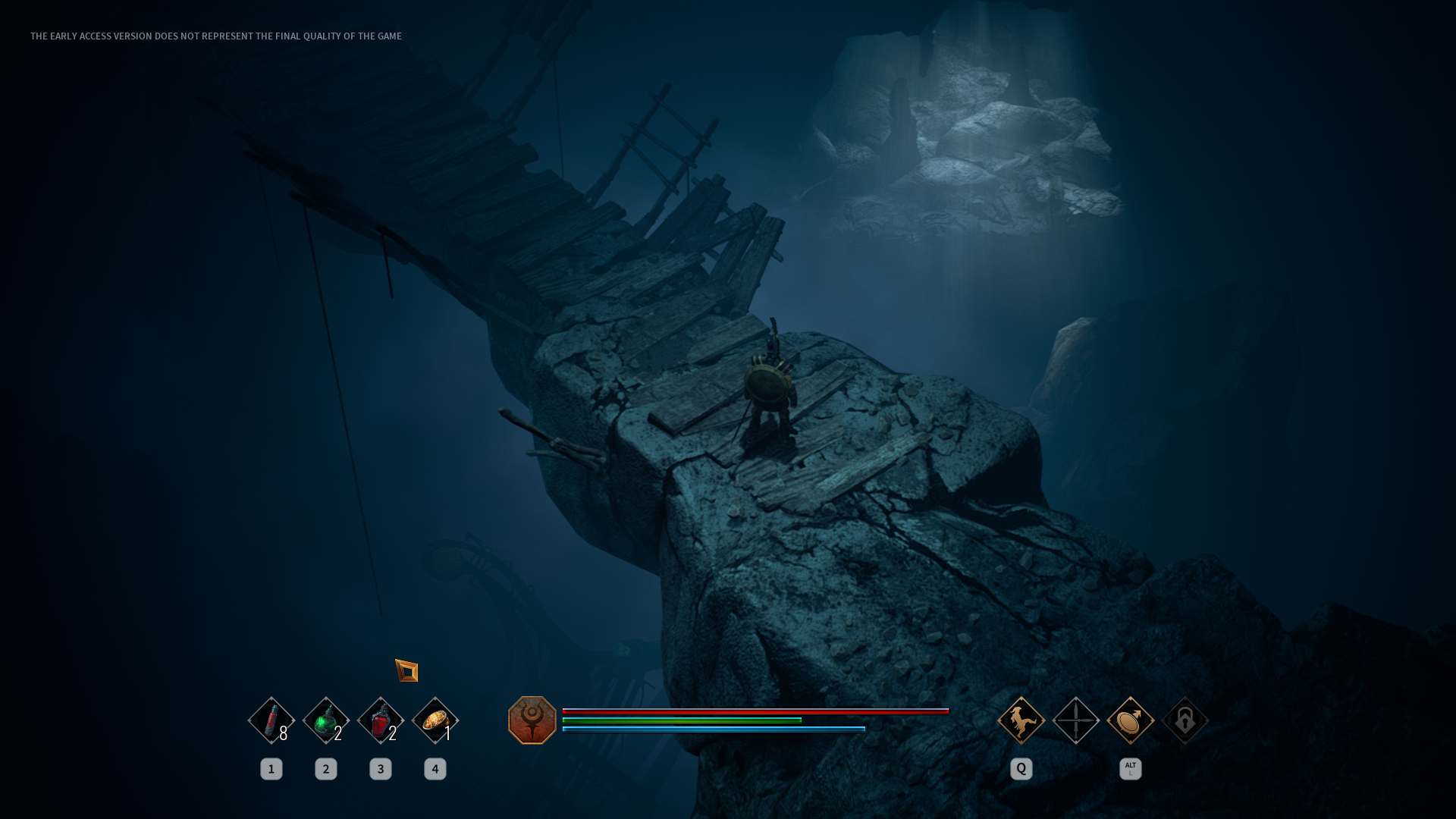Activate the shield throw ability
Image resolution: width=1456 pixels, height=819 pixels.
click(1130, 720)
